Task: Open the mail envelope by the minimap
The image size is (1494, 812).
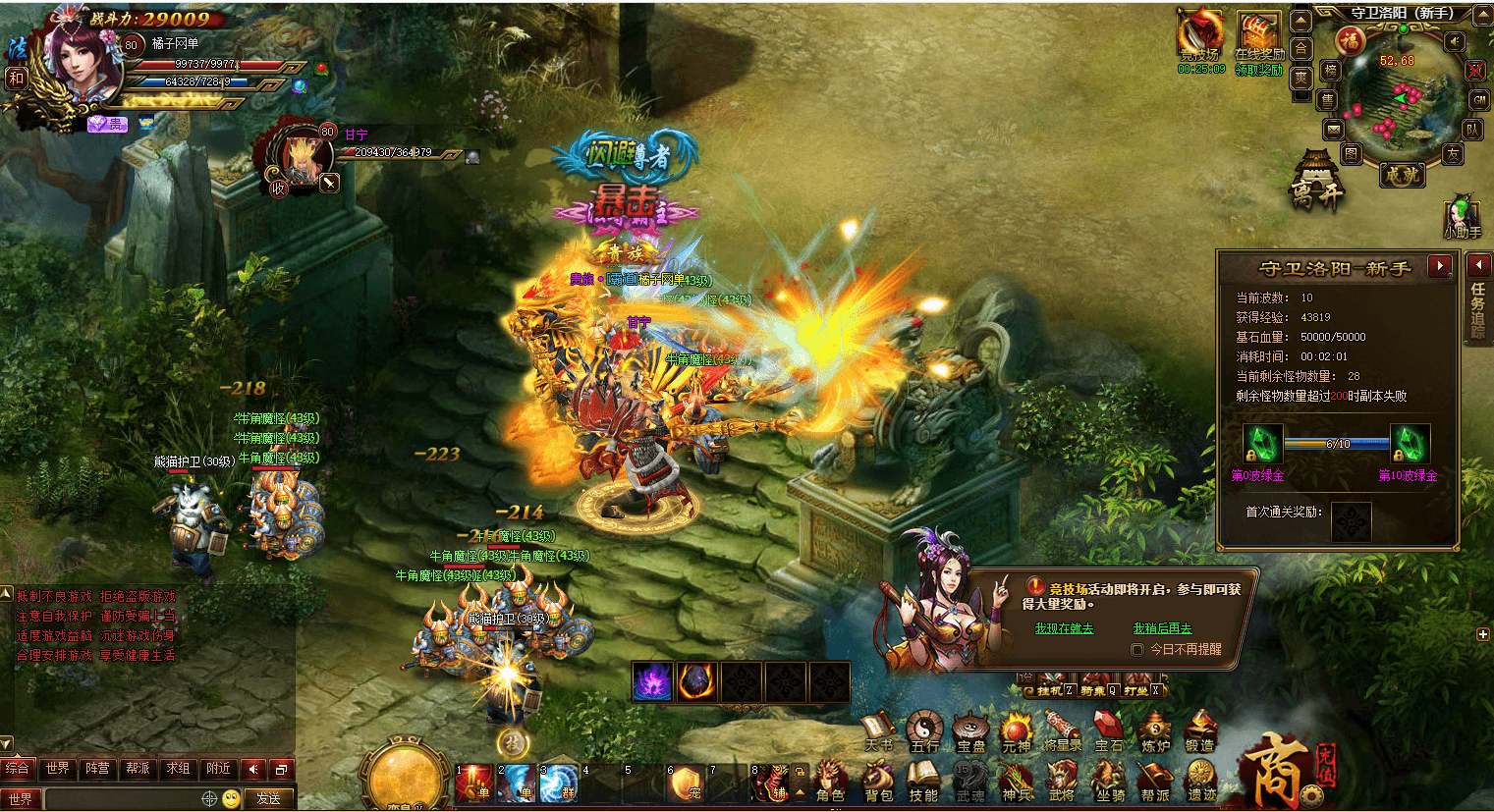Action: [x=1333, y=130]
